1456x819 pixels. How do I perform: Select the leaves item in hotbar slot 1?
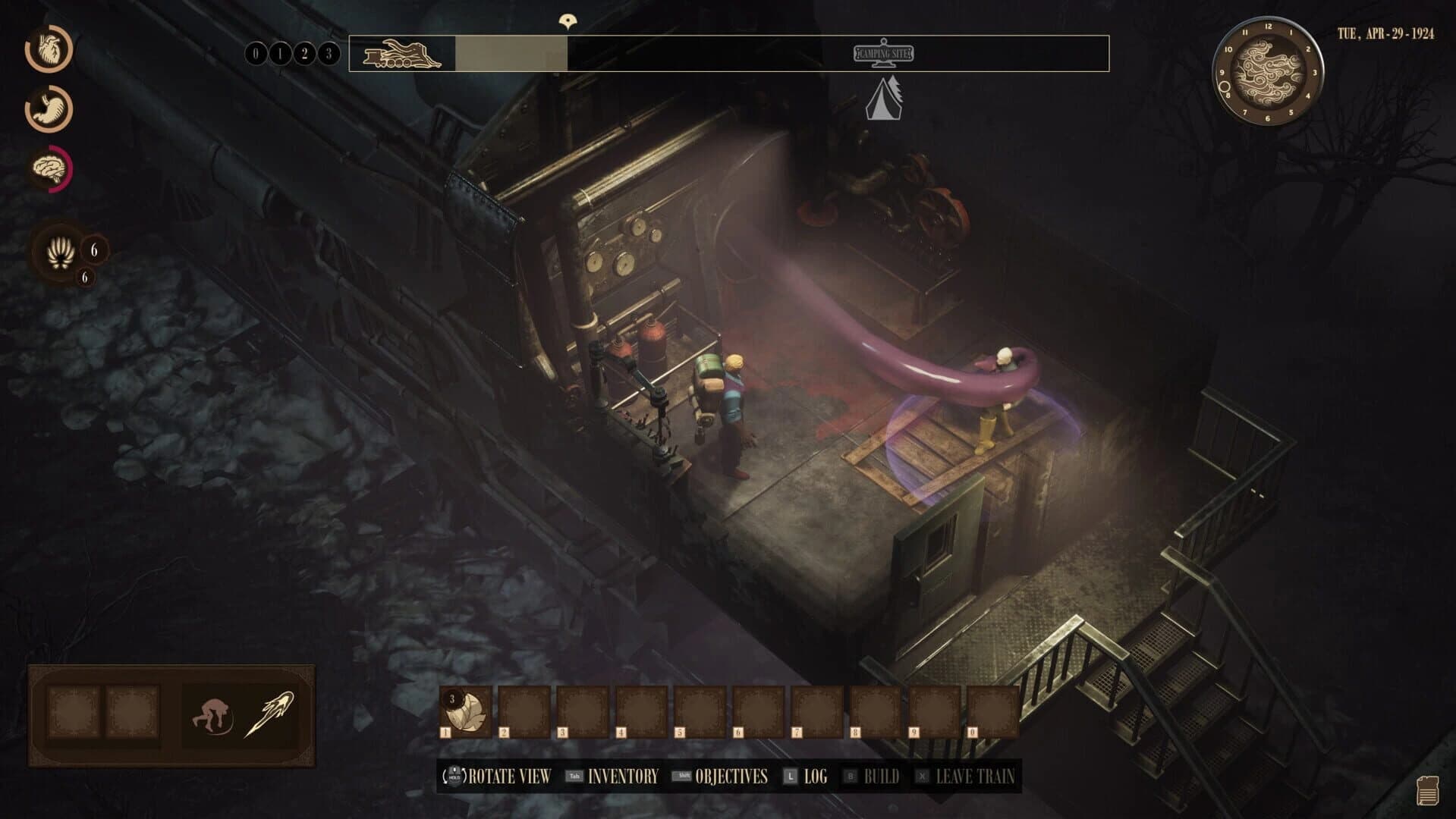466,713
